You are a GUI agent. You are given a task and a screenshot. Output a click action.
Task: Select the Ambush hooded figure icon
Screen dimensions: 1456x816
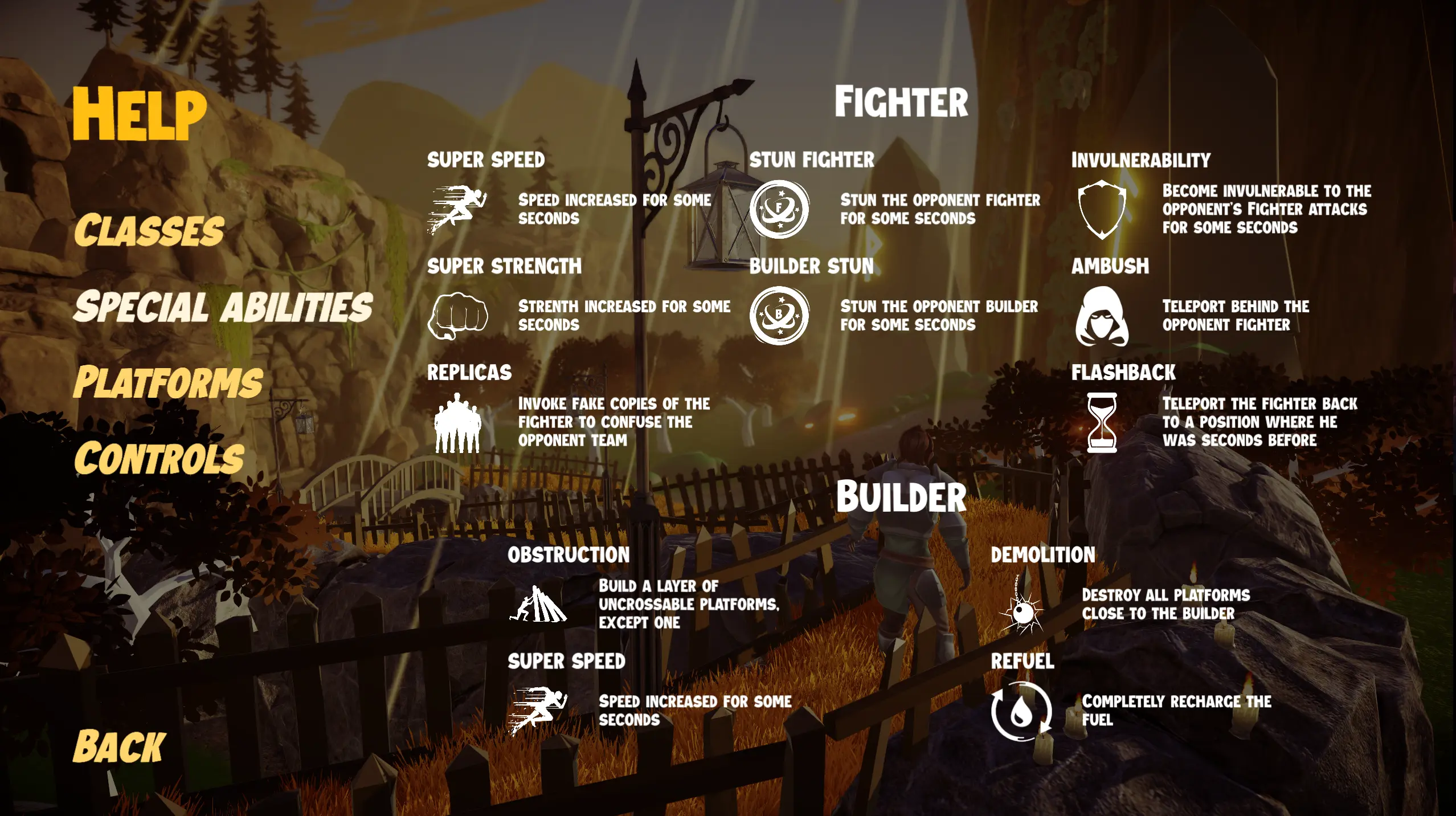1102,319
